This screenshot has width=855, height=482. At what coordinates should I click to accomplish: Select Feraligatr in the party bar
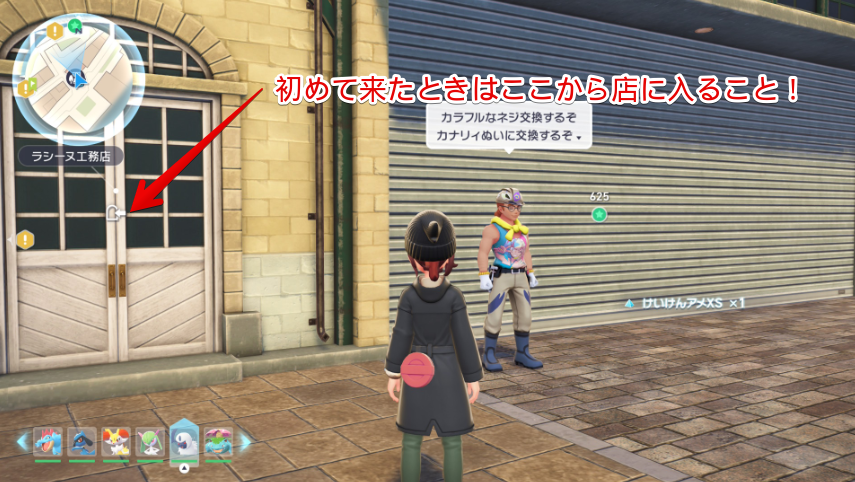point(47,441)
